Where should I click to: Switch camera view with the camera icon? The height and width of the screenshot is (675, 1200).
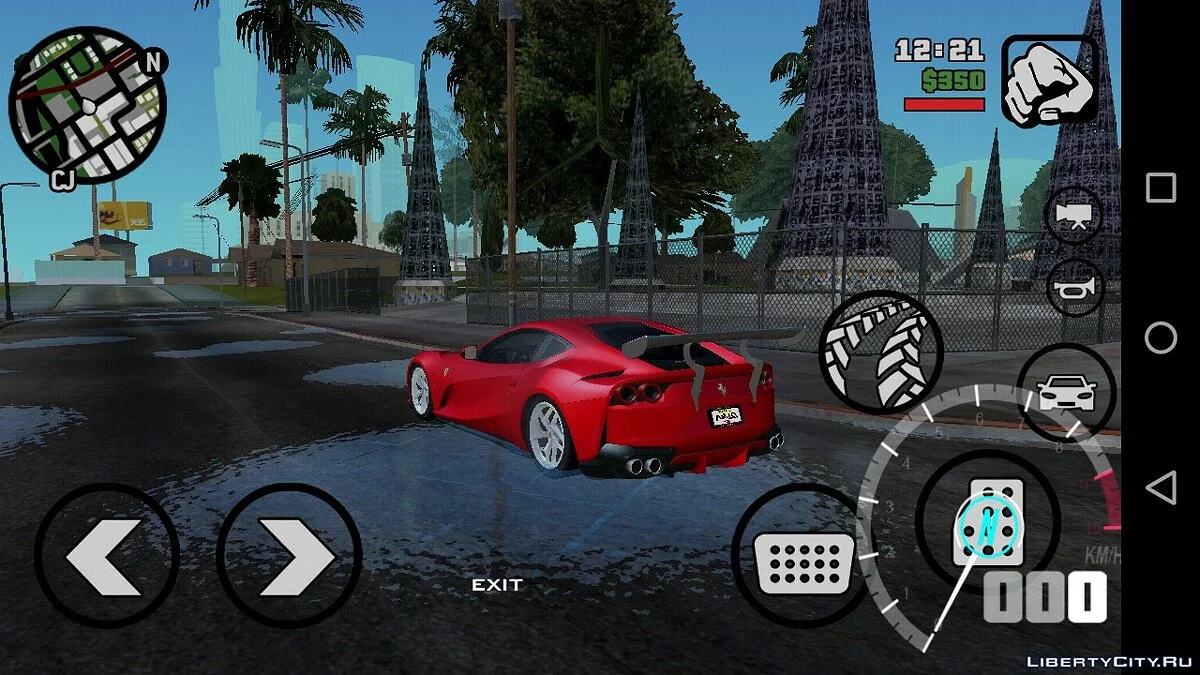(1074, 215)
